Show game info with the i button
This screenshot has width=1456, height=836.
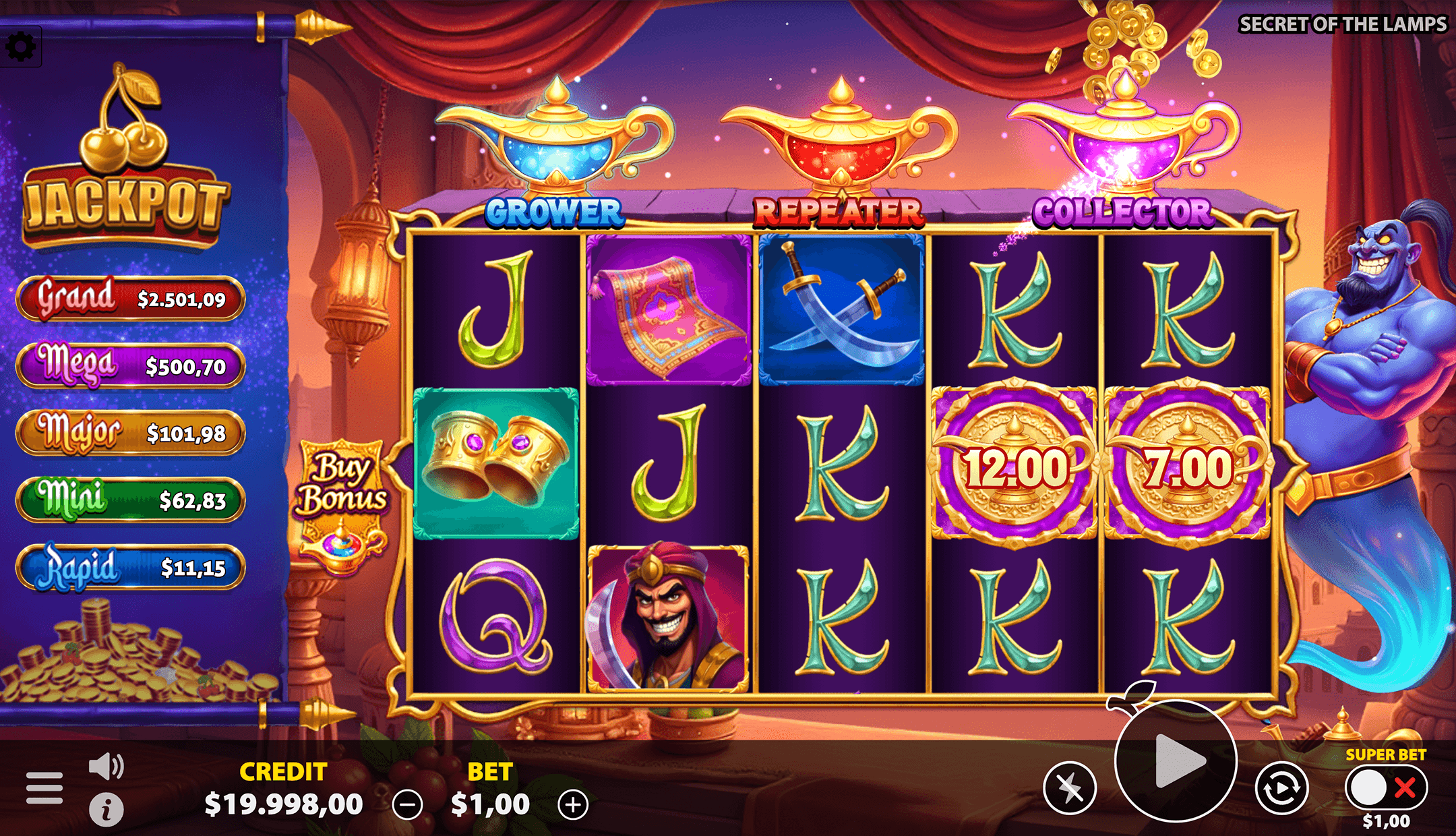pos(107,809)
